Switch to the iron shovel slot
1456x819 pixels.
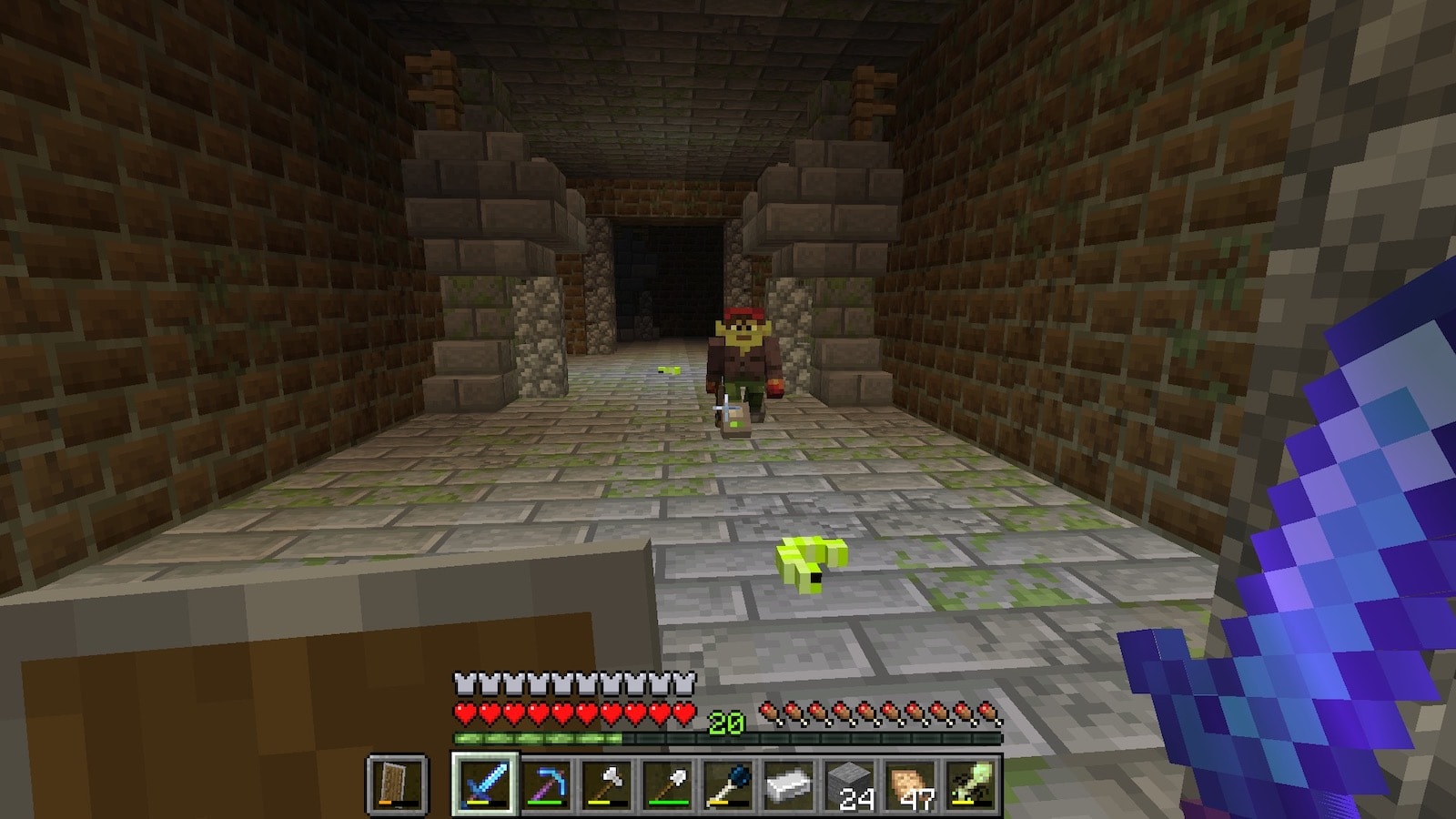(667, 784)
